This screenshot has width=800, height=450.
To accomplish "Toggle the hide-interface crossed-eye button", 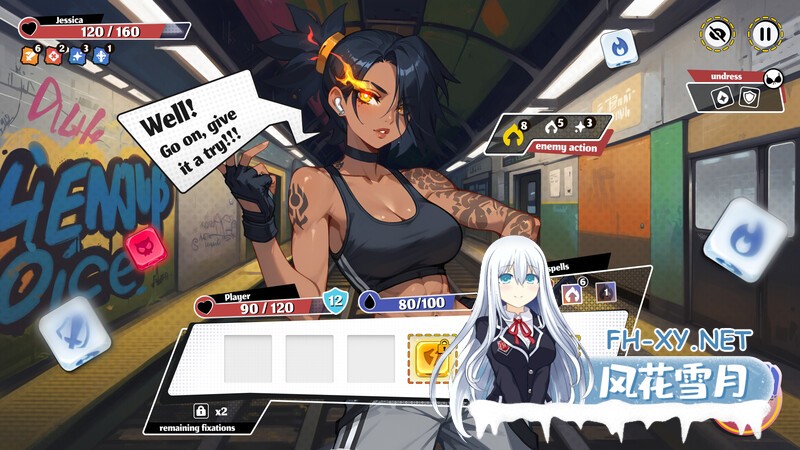I will coord(716,34).
